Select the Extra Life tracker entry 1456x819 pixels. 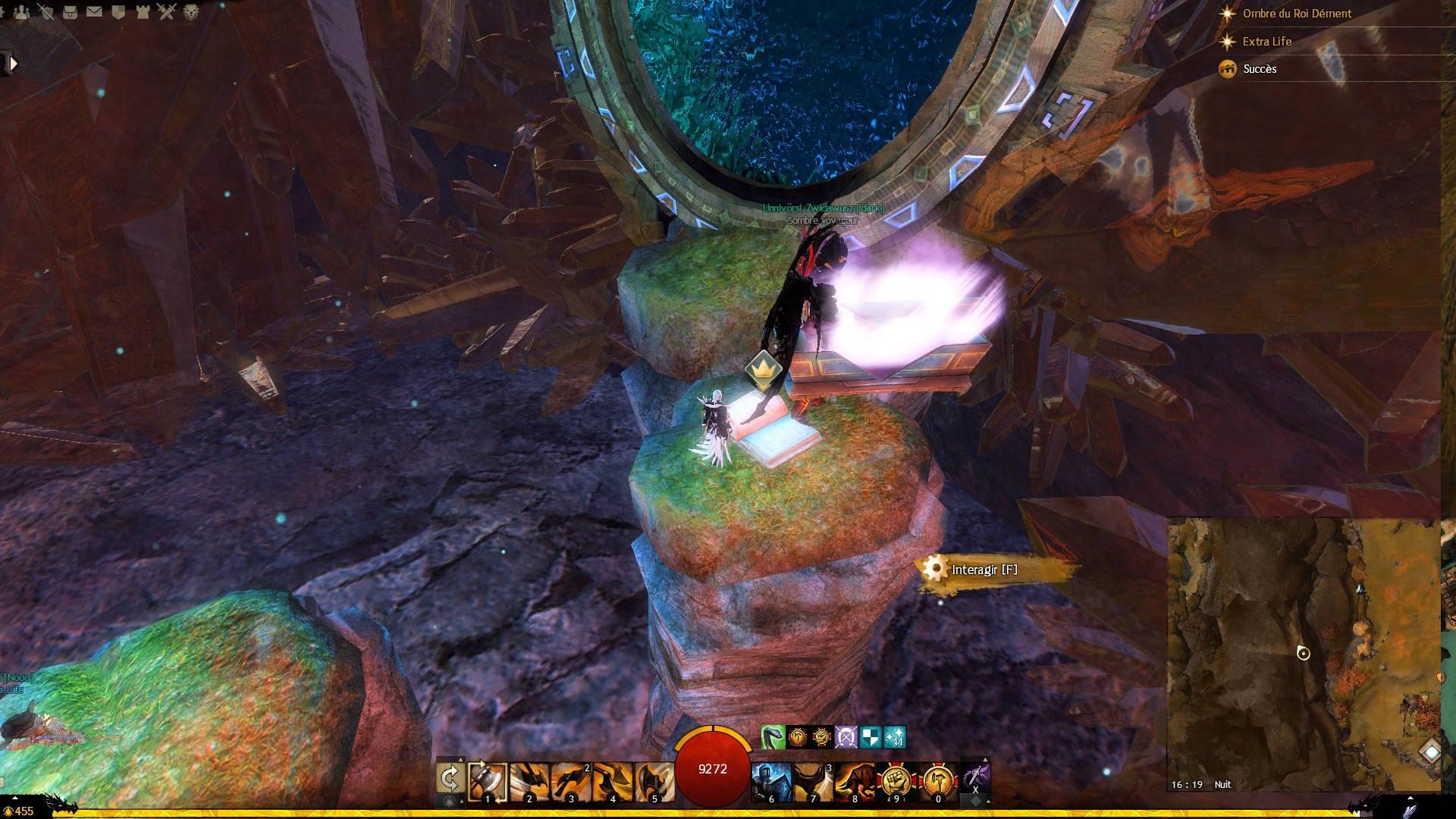point(1266,42)
